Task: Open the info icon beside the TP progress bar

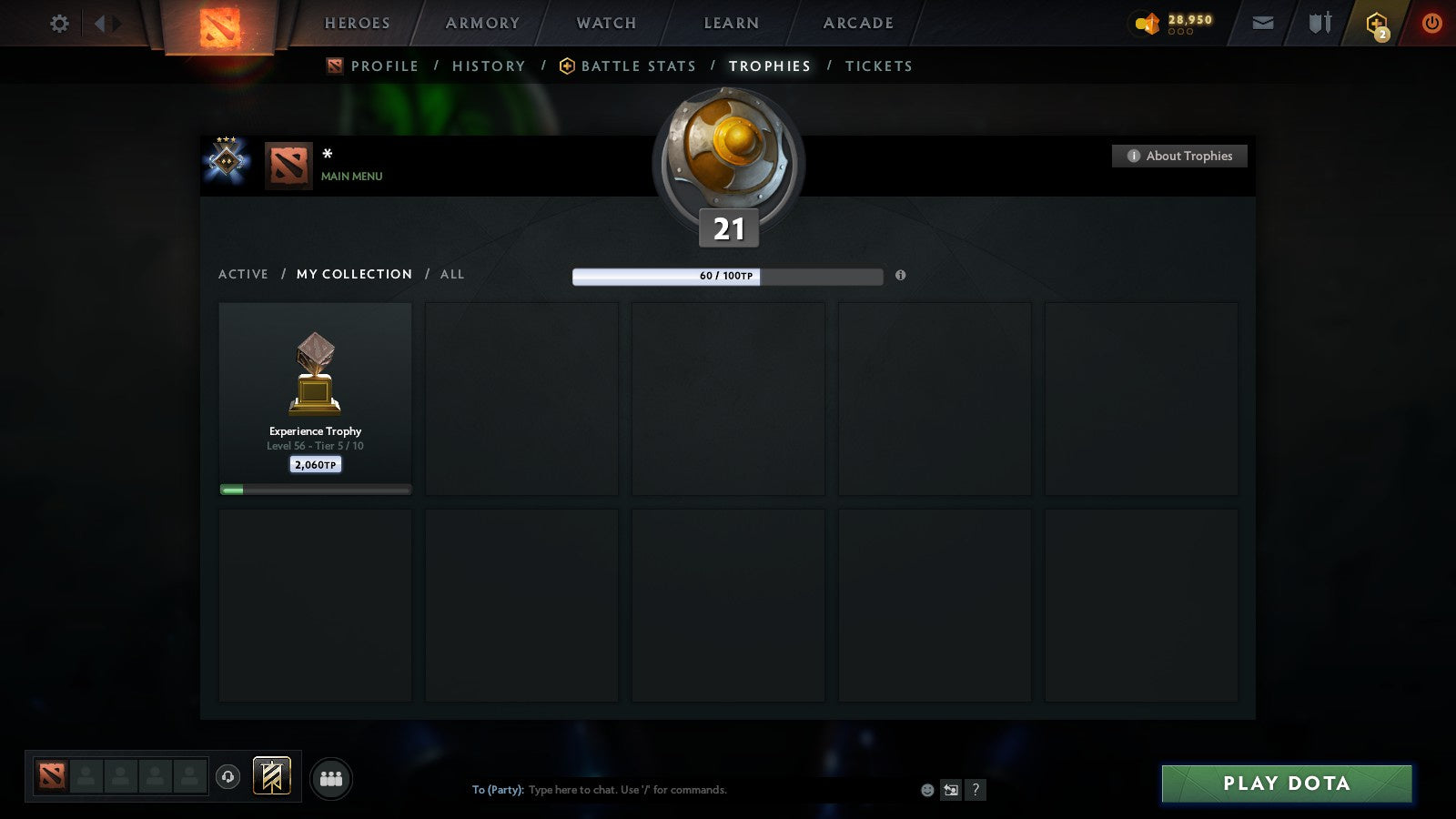Action: click(901, 277)
